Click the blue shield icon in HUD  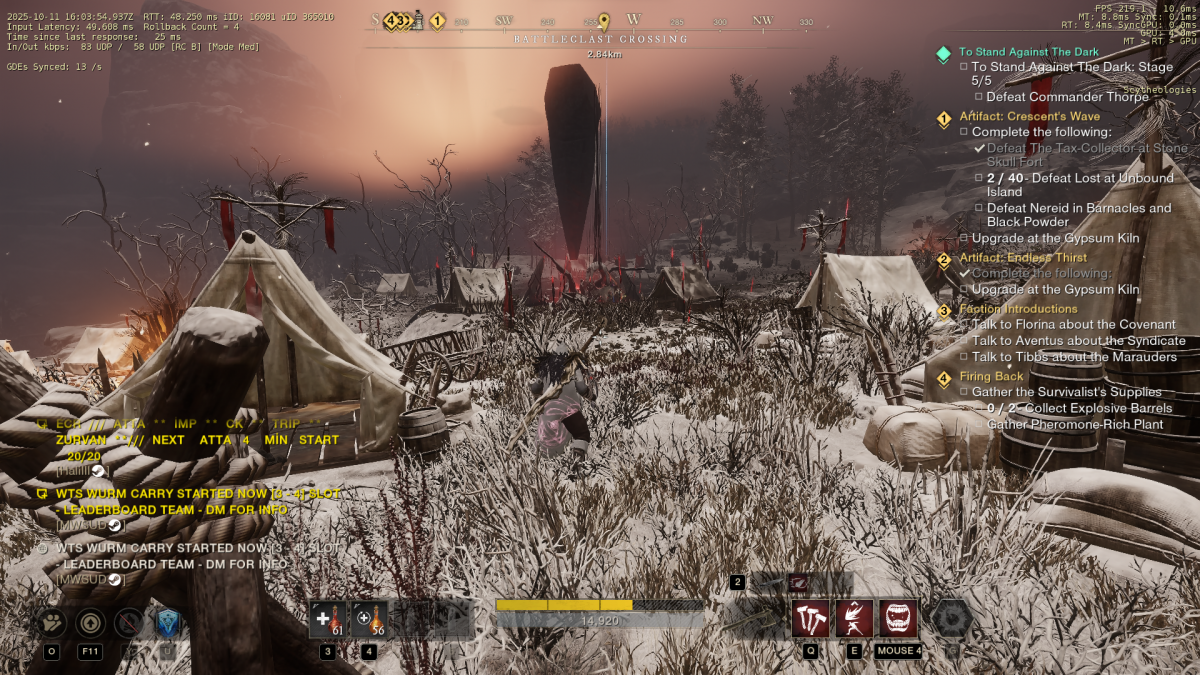pos(167,623)
